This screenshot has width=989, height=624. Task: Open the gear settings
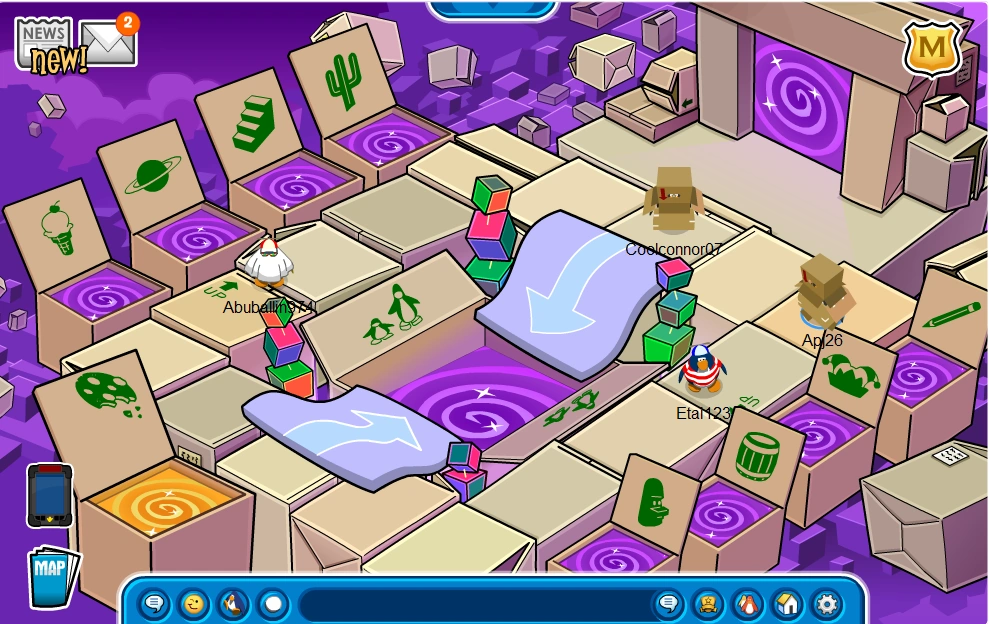tap(826, 604)
